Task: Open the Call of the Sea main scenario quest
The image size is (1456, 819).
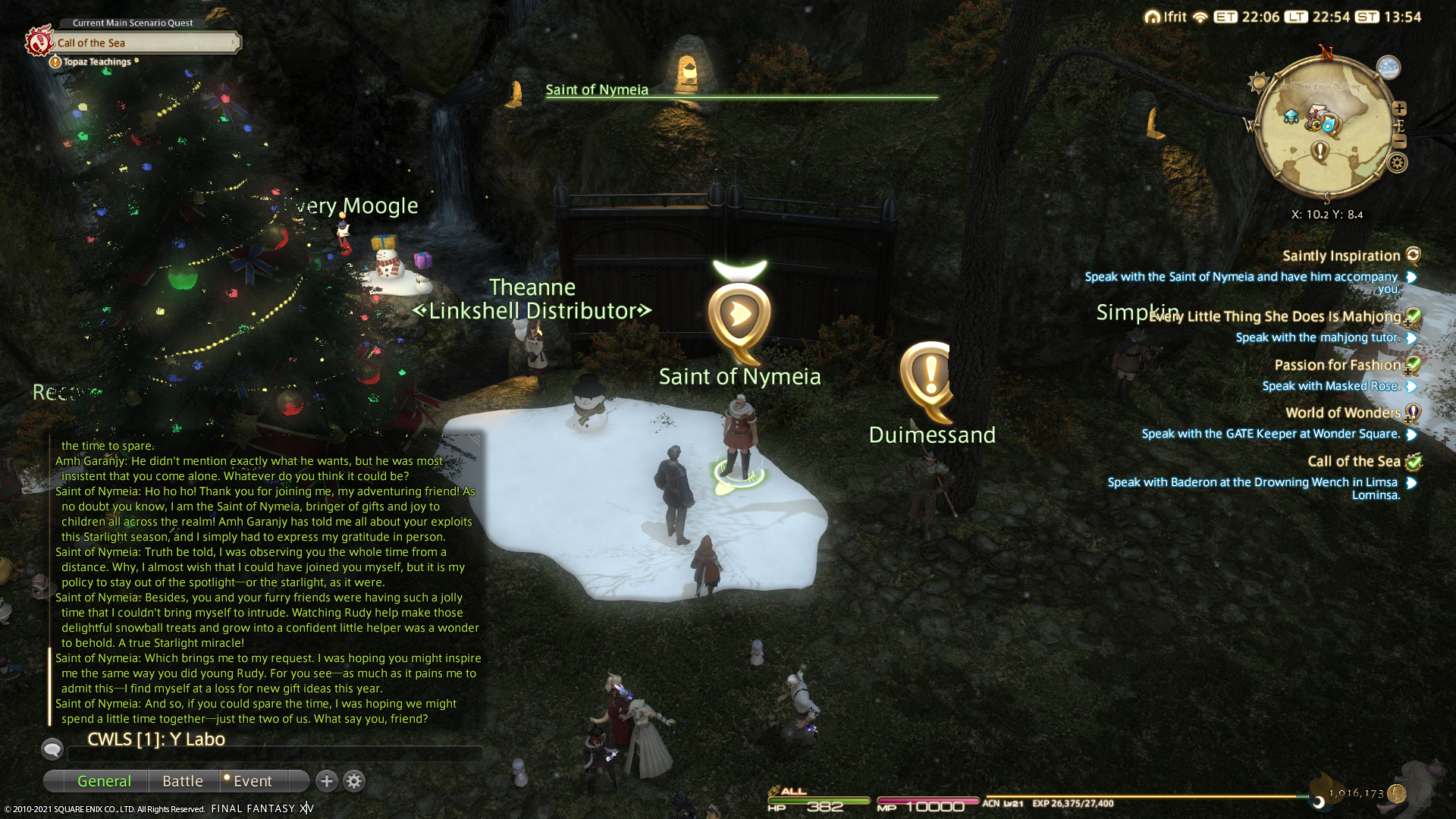Action: [x=144, y=43]
